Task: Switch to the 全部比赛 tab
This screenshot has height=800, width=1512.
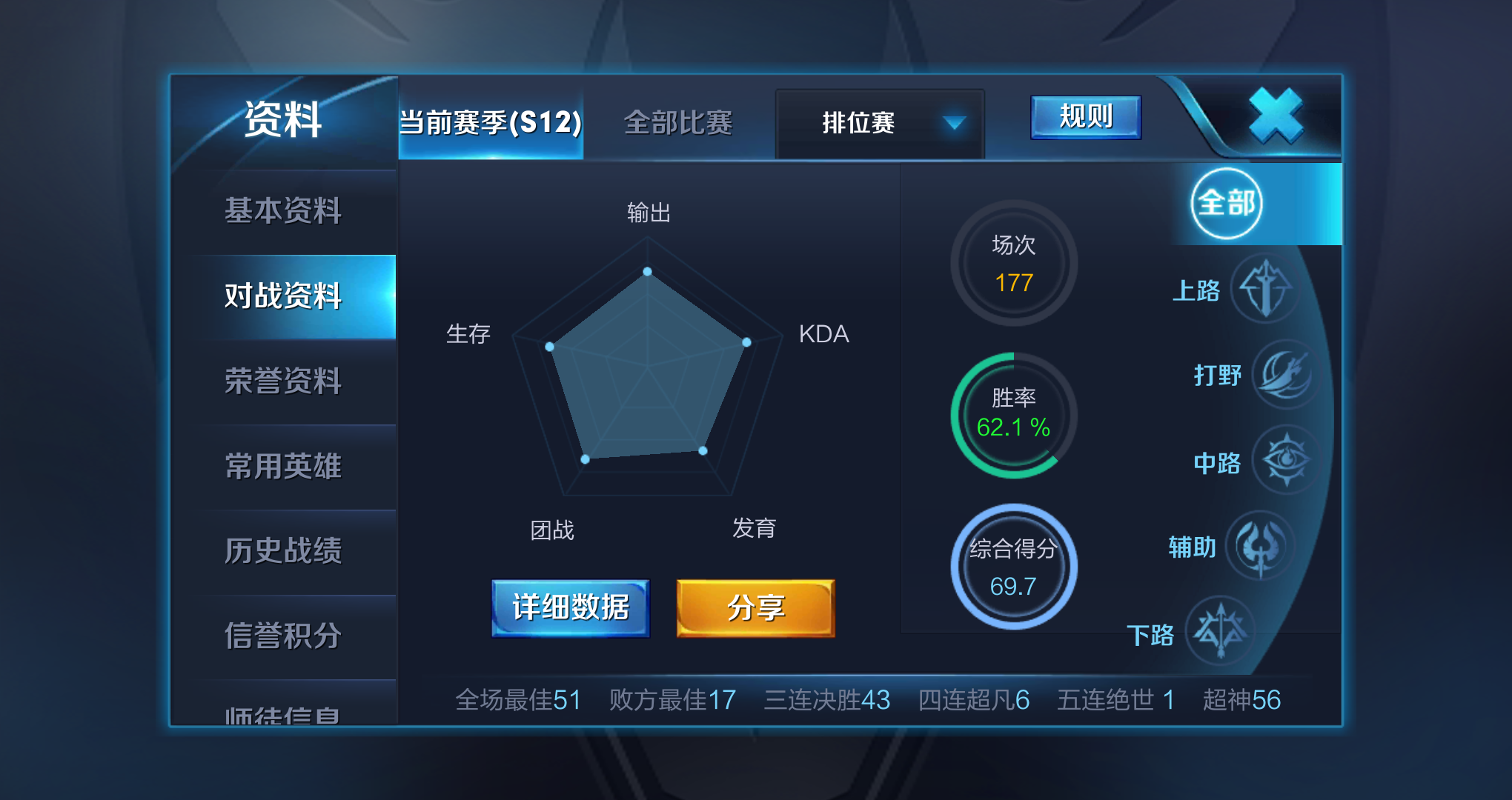Action: coord(677,123)
